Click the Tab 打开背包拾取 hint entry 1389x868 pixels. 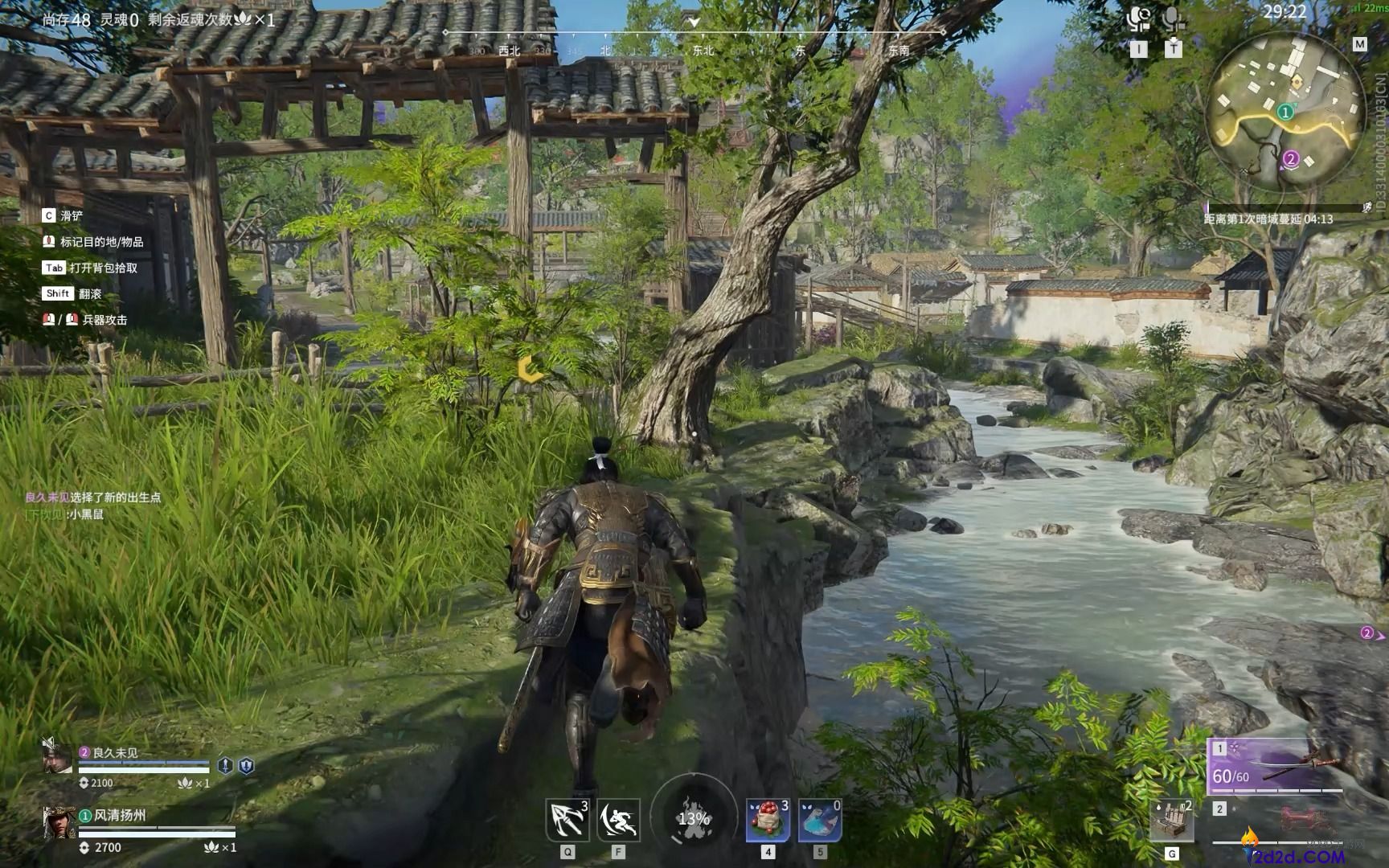coord(88,268)
